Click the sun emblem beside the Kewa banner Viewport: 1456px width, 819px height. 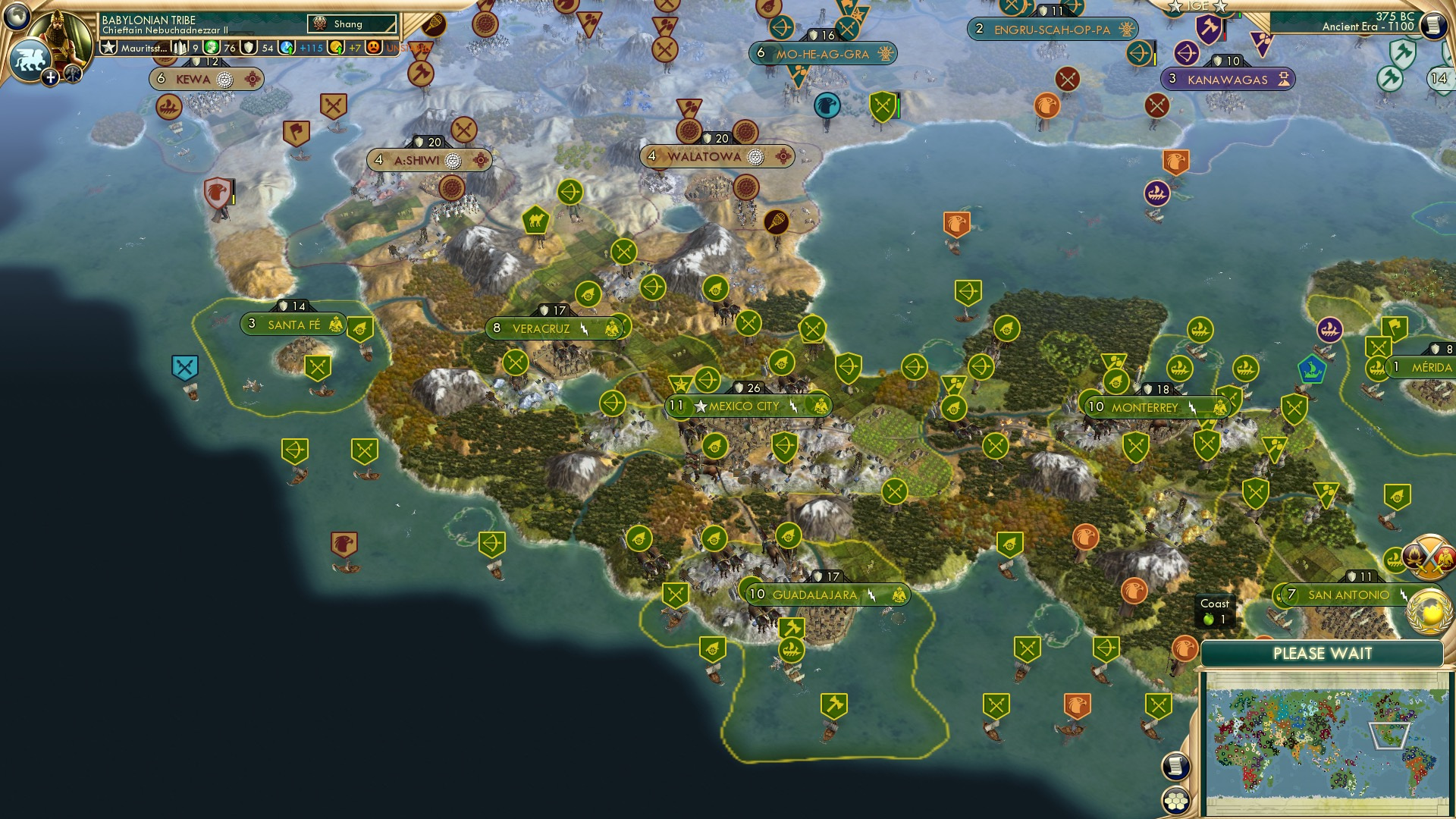[251, 79]
